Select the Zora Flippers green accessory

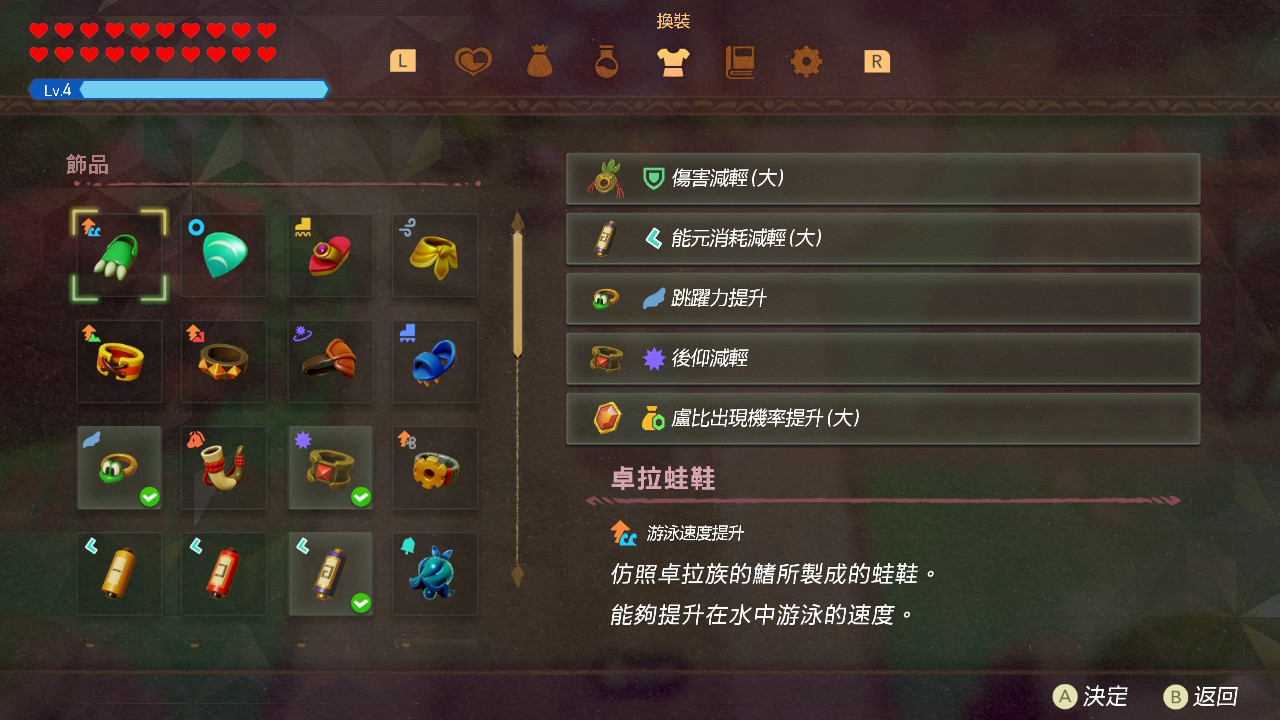[119, 256]
